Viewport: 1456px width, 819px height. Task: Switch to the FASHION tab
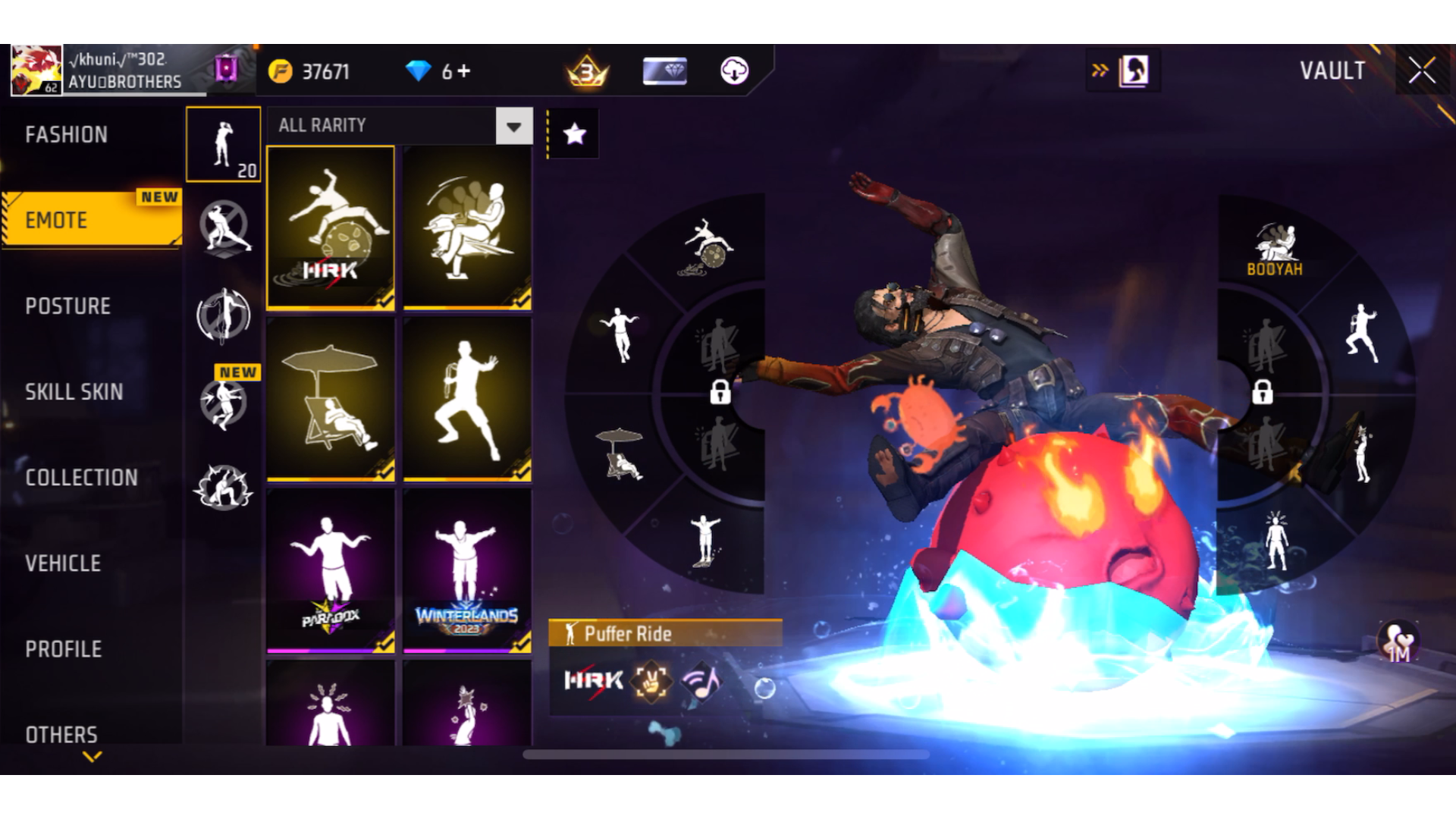67,134
